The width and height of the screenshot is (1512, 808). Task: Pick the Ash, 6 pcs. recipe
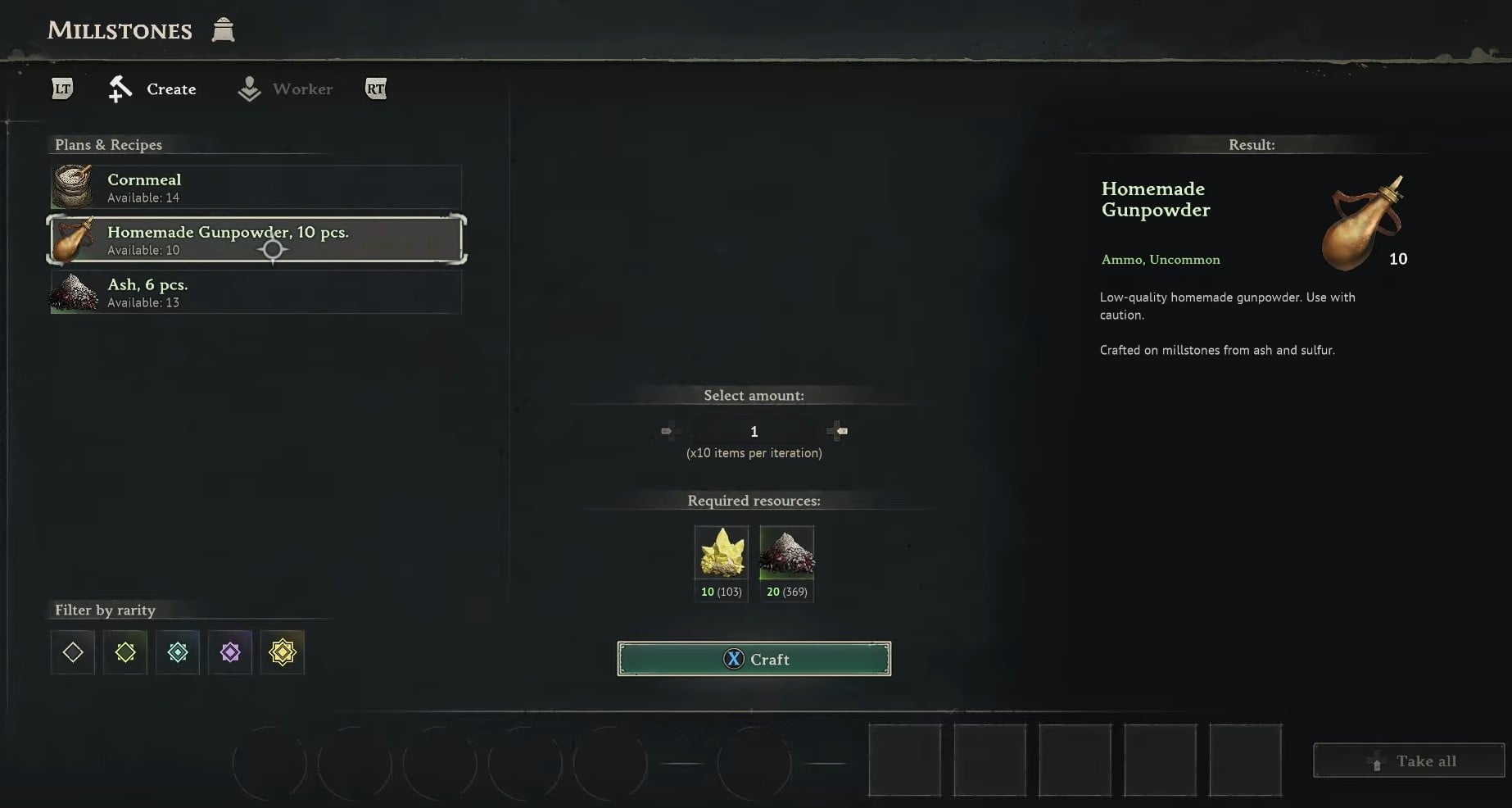tap(256, 293)
